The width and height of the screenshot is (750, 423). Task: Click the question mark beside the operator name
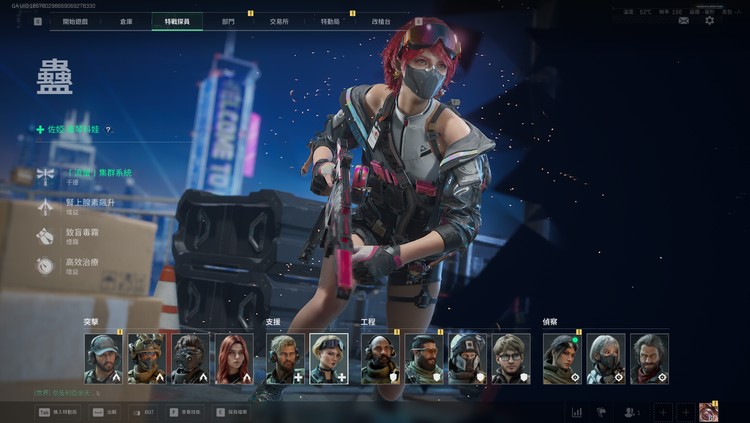108,130
